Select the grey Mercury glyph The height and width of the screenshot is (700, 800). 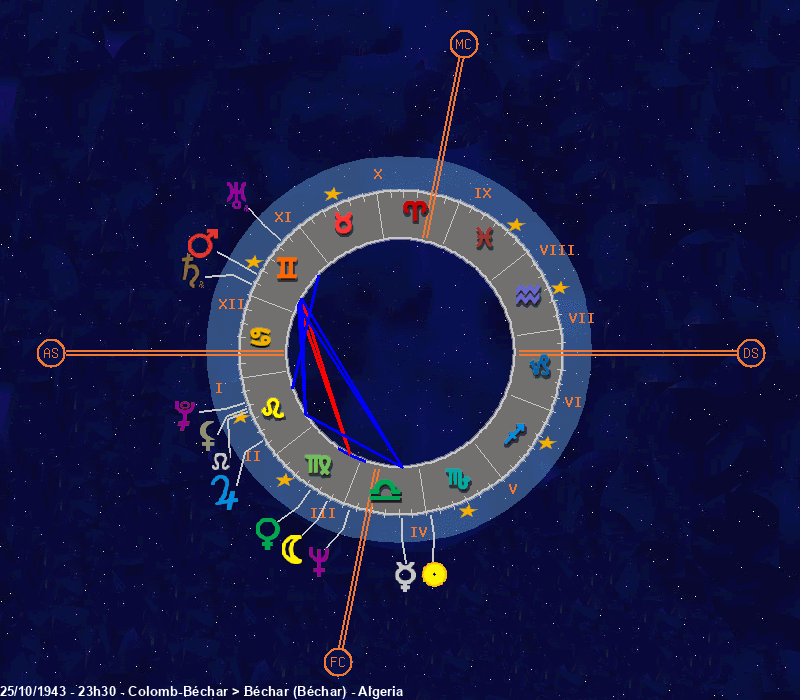[x=405, y=575]
